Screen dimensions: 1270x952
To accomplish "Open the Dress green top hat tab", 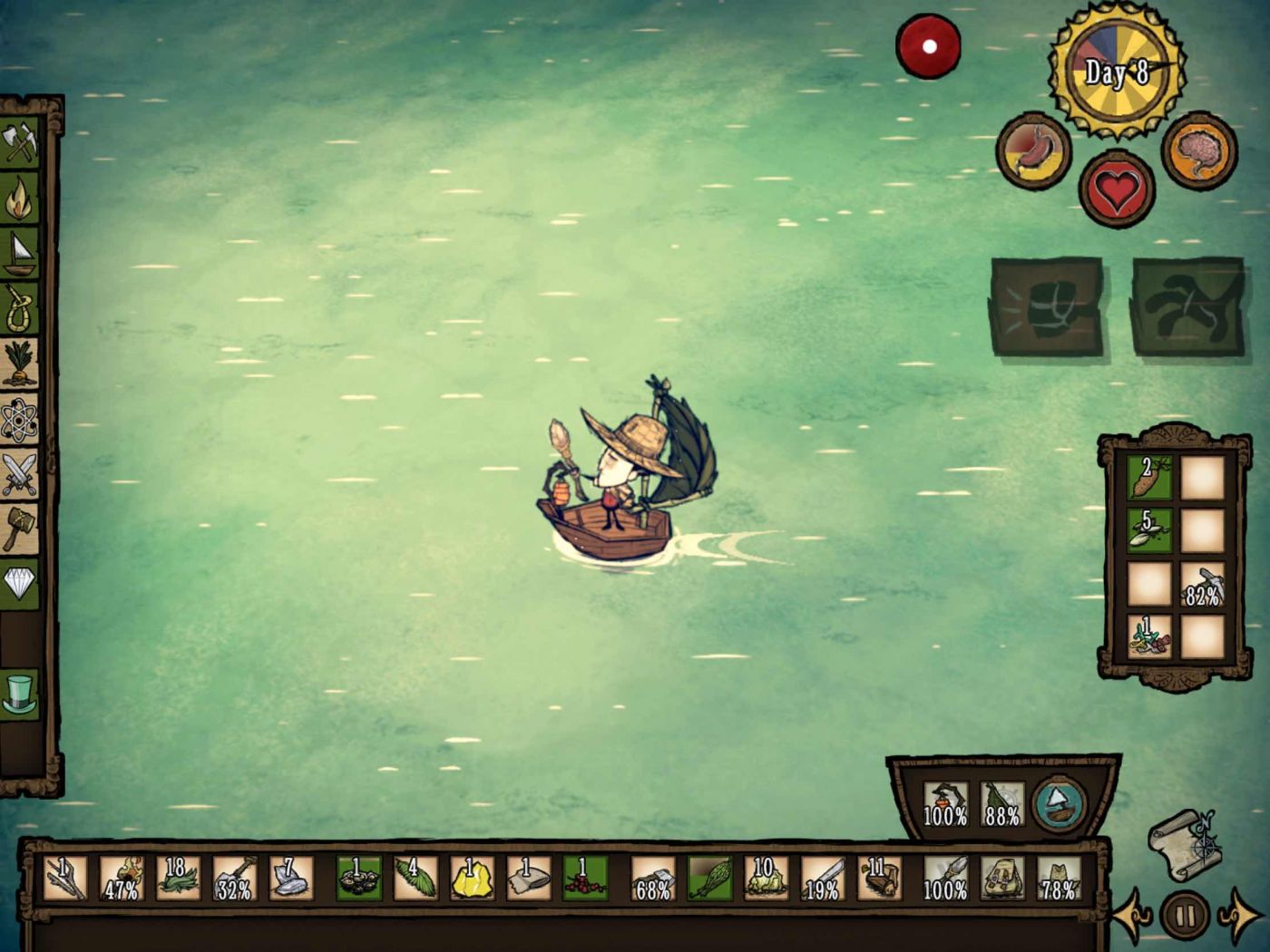I will 20,694.
